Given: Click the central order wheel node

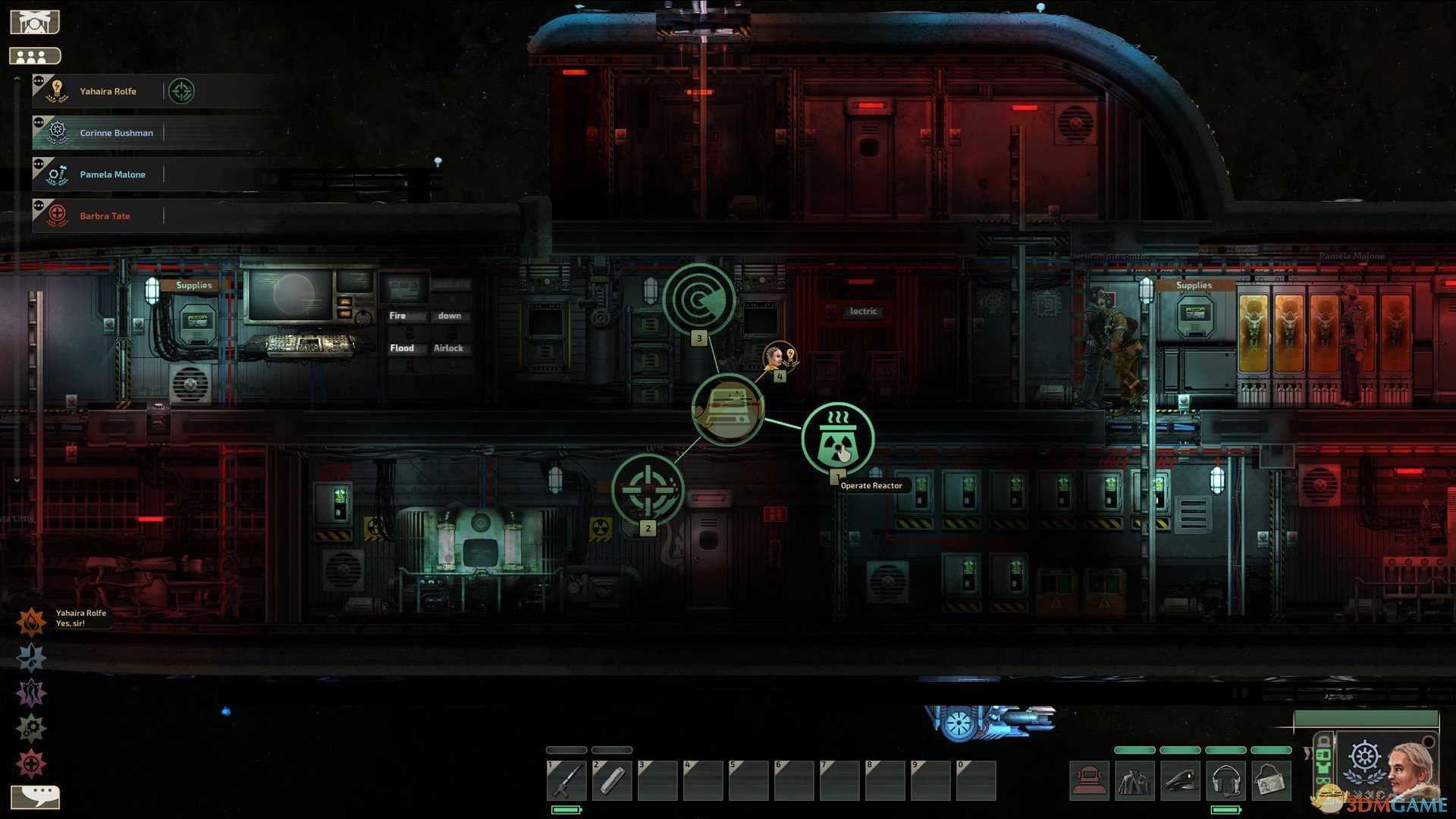Looking at the screenshot, I should 728,409.
